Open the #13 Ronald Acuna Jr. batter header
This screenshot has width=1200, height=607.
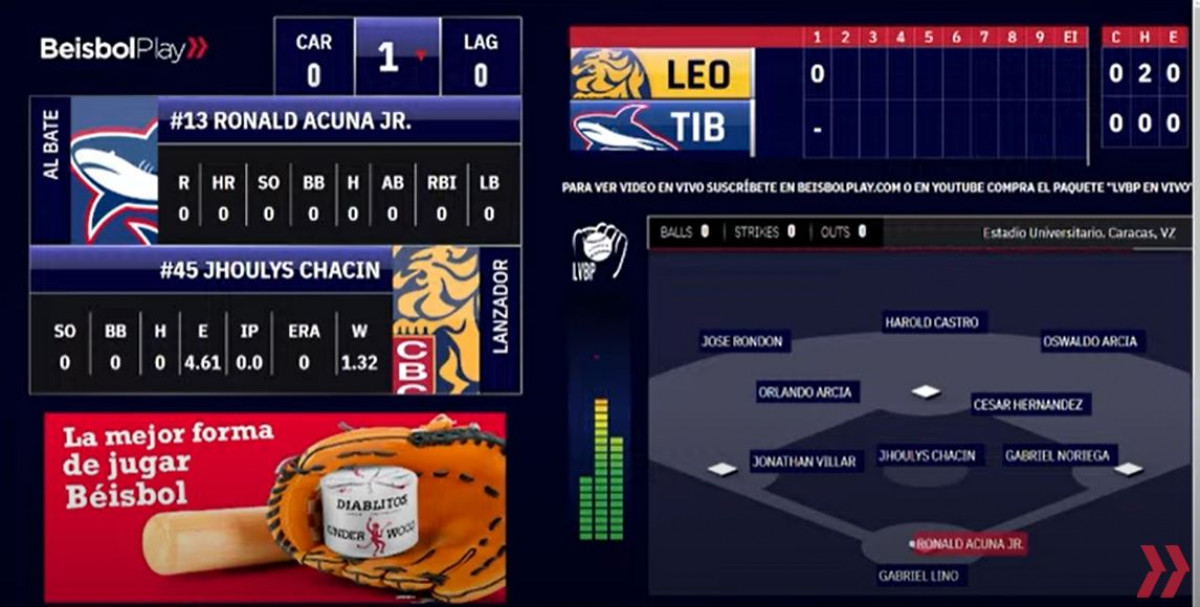point(290,121)
